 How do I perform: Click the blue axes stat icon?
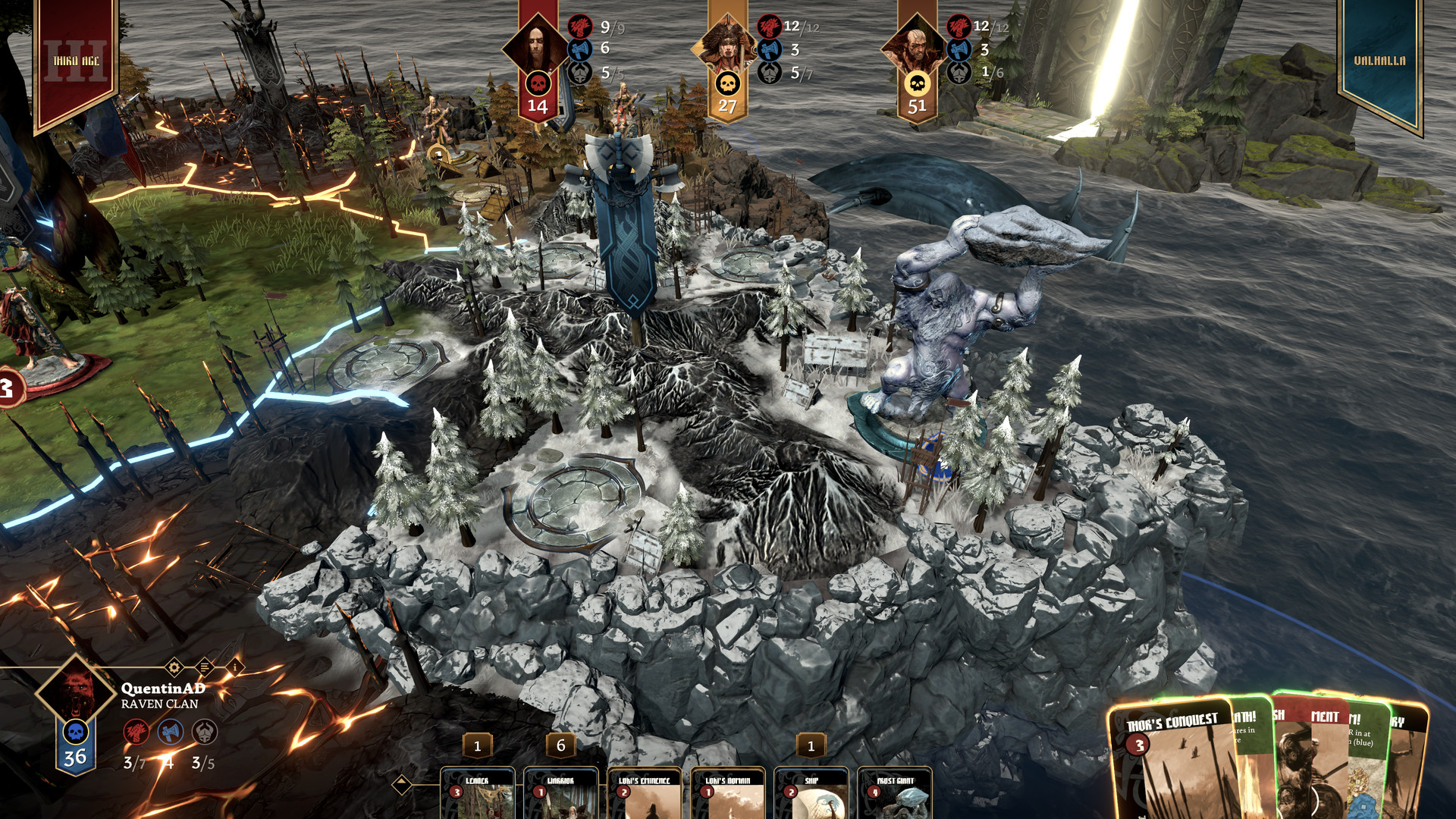[170, 732]
